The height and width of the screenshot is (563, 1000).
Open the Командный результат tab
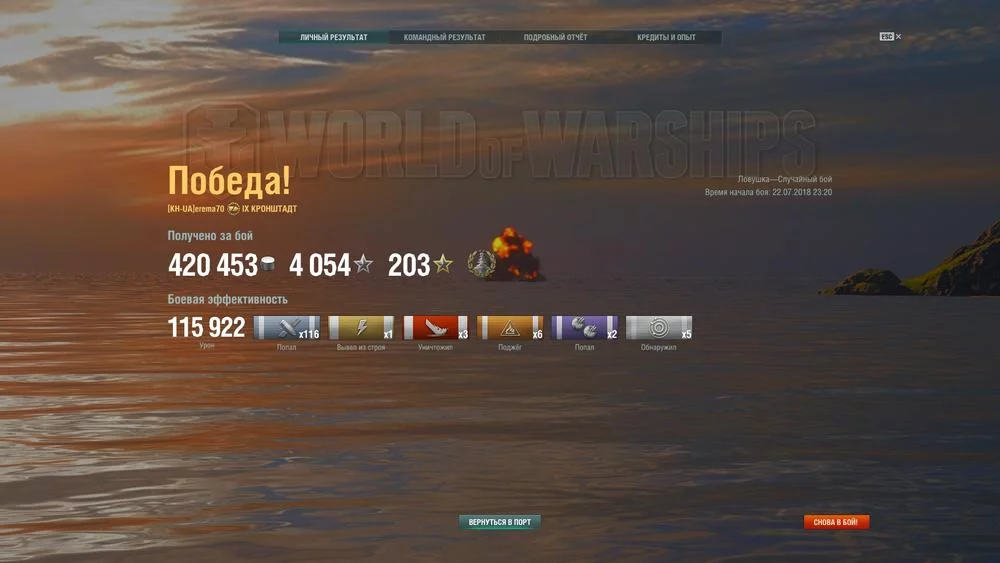click(444, 38)
